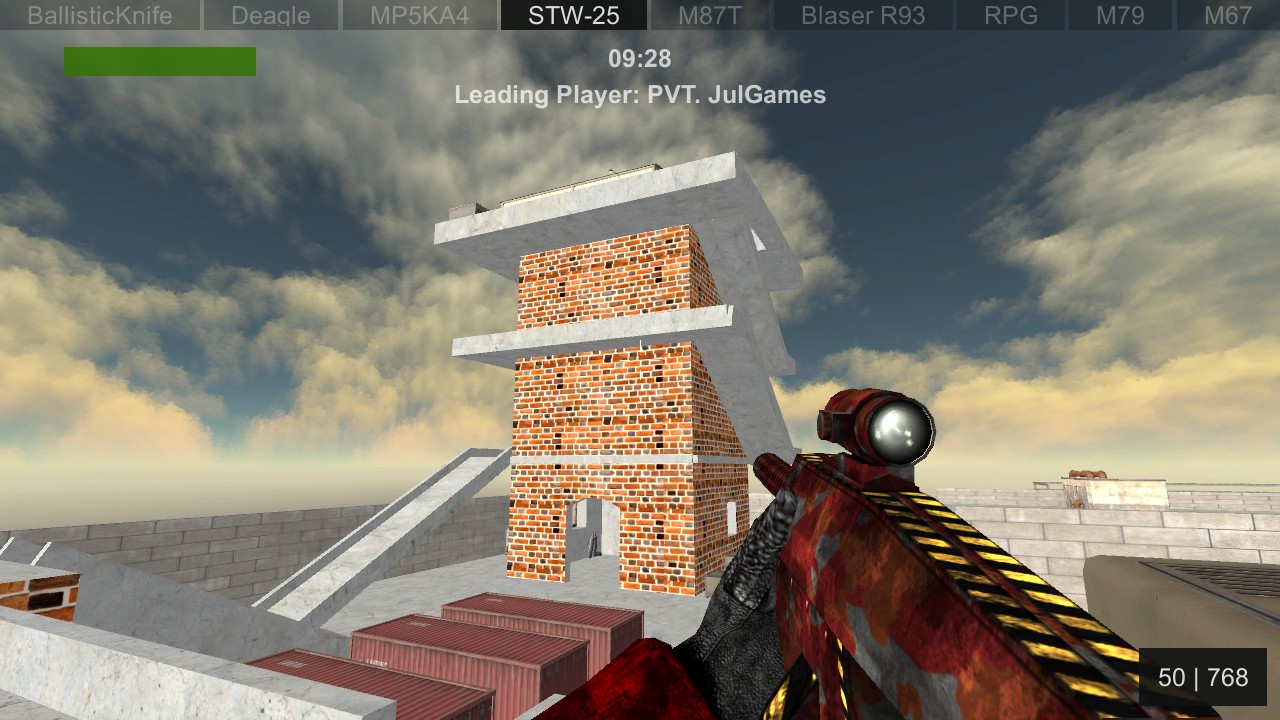Click the Leading Player: PVT. JulGames banner
Viewport: 1280px width, 720px height.
(640, 95)
